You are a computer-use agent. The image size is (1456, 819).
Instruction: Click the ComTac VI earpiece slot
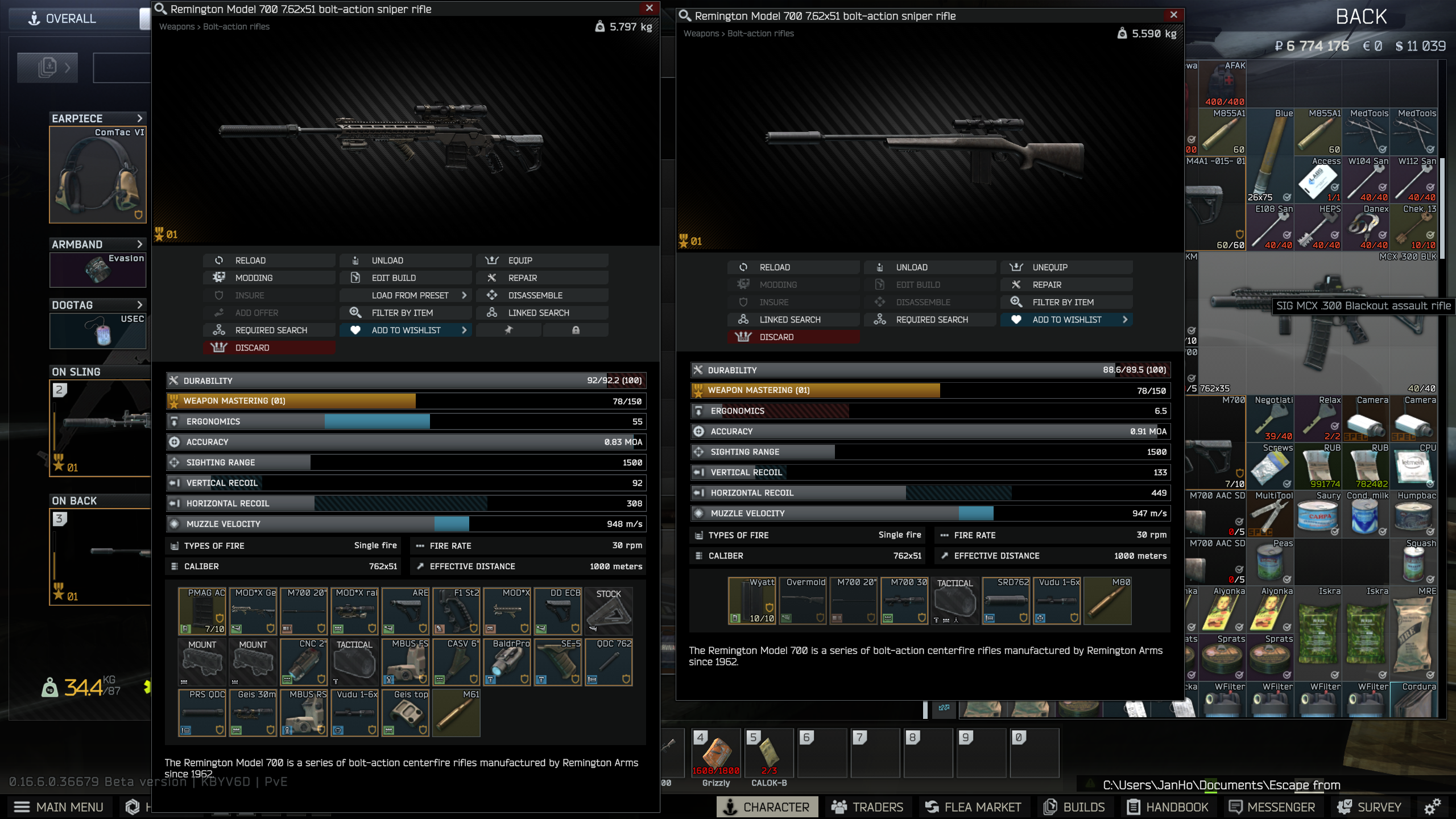[x=98, y=175]
